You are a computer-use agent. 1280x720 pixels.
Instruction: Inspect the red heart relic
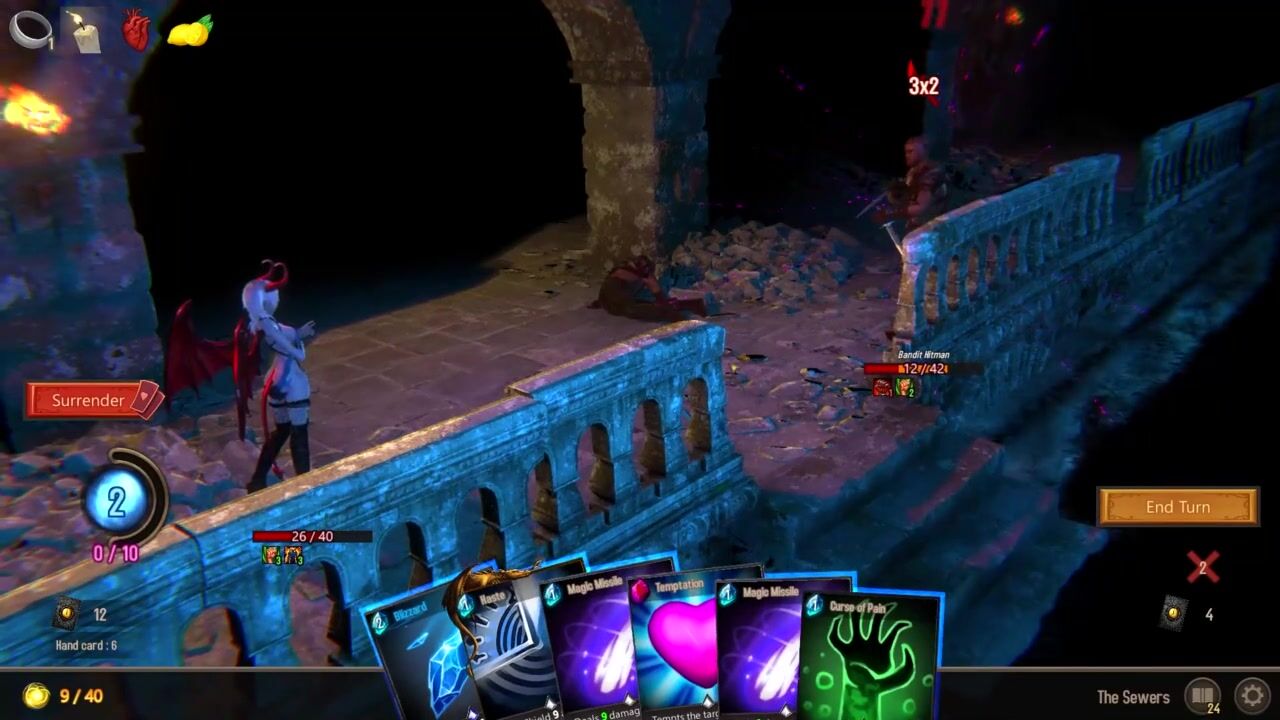point(136,30)
